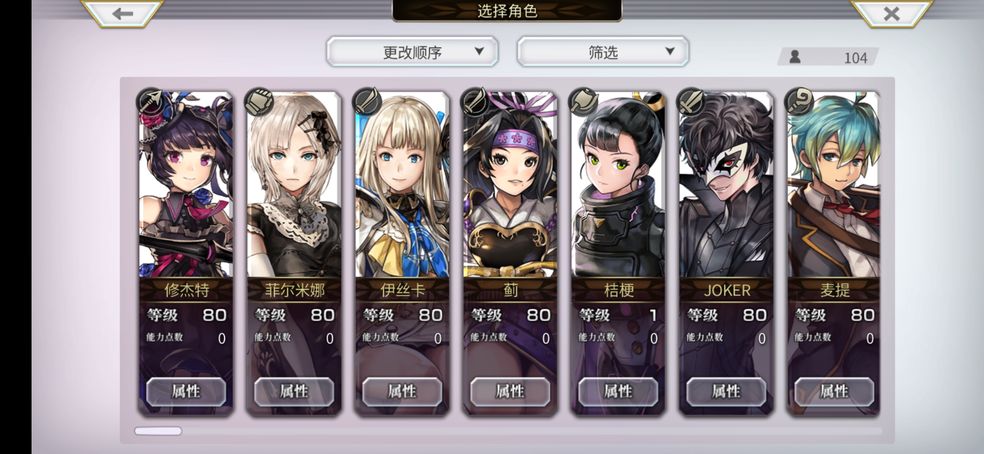Choose the 菲尔米娜 character portrait

(293, 190)
